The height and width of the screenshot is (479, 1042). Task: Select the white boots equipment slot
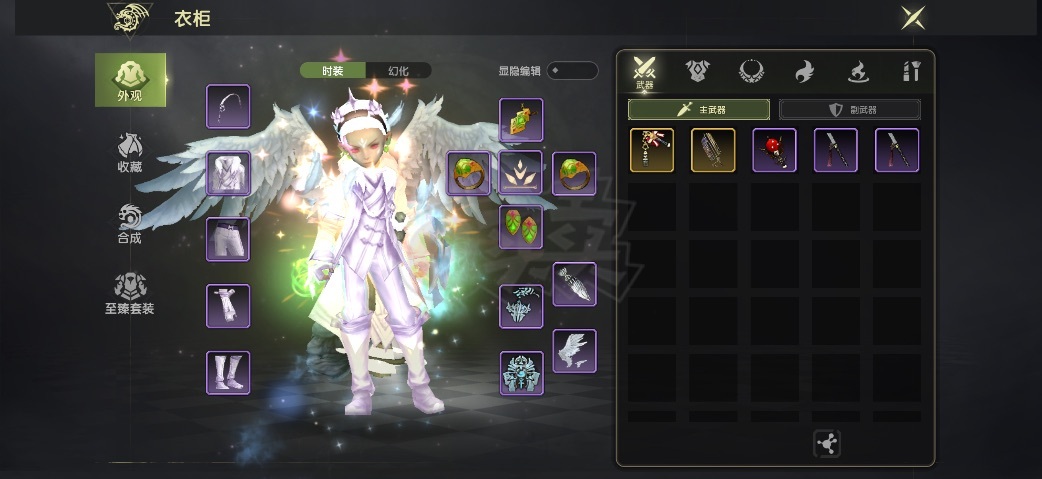[x=228, y=372]
